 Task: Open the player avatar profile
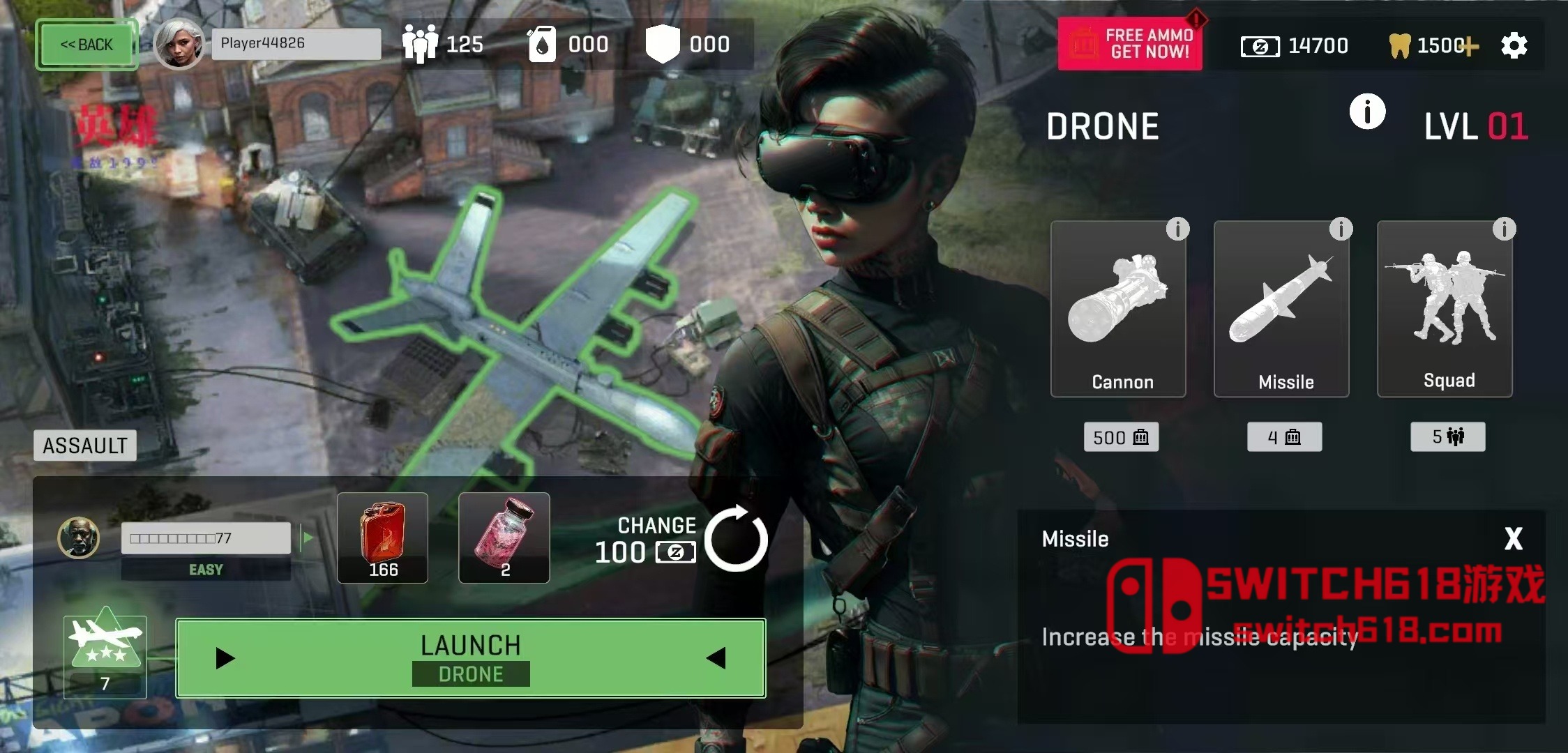(x=179, y=44)
